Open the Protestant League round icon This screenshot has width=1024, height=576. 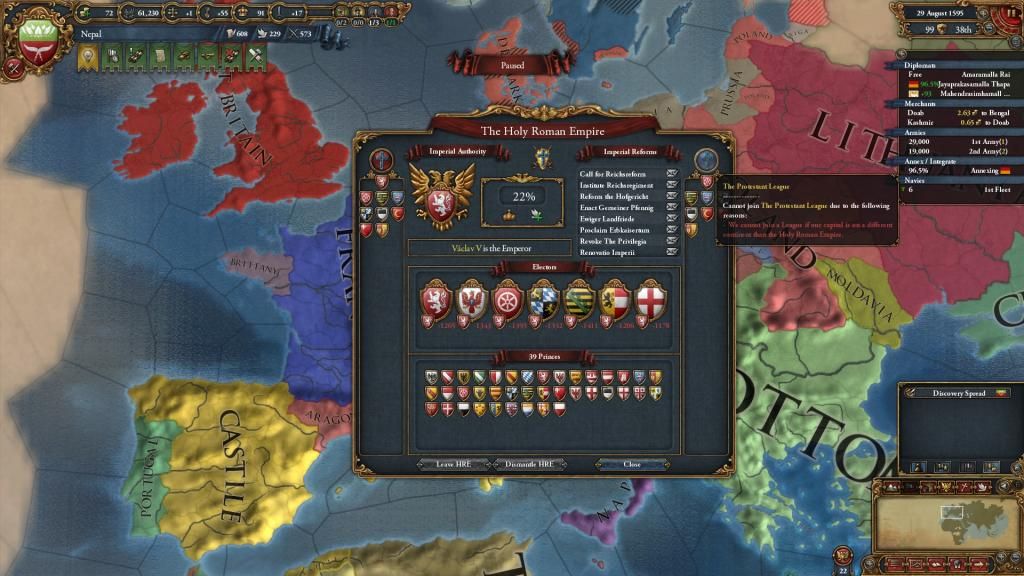click(x=706, y=161)
